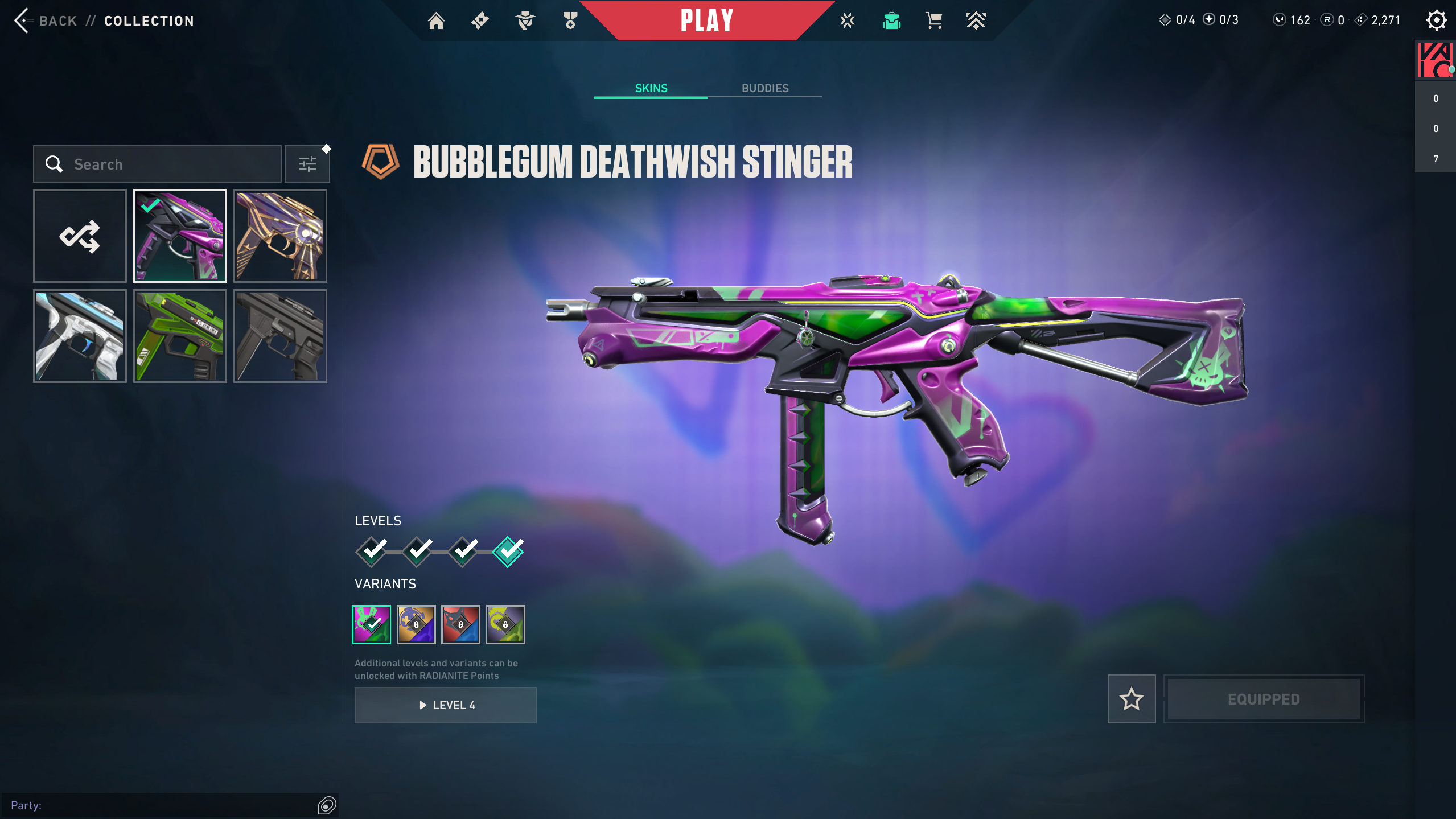Select the locked gold and purple variant
This screenshot has width=1456, height=819.
coord(416,624)
